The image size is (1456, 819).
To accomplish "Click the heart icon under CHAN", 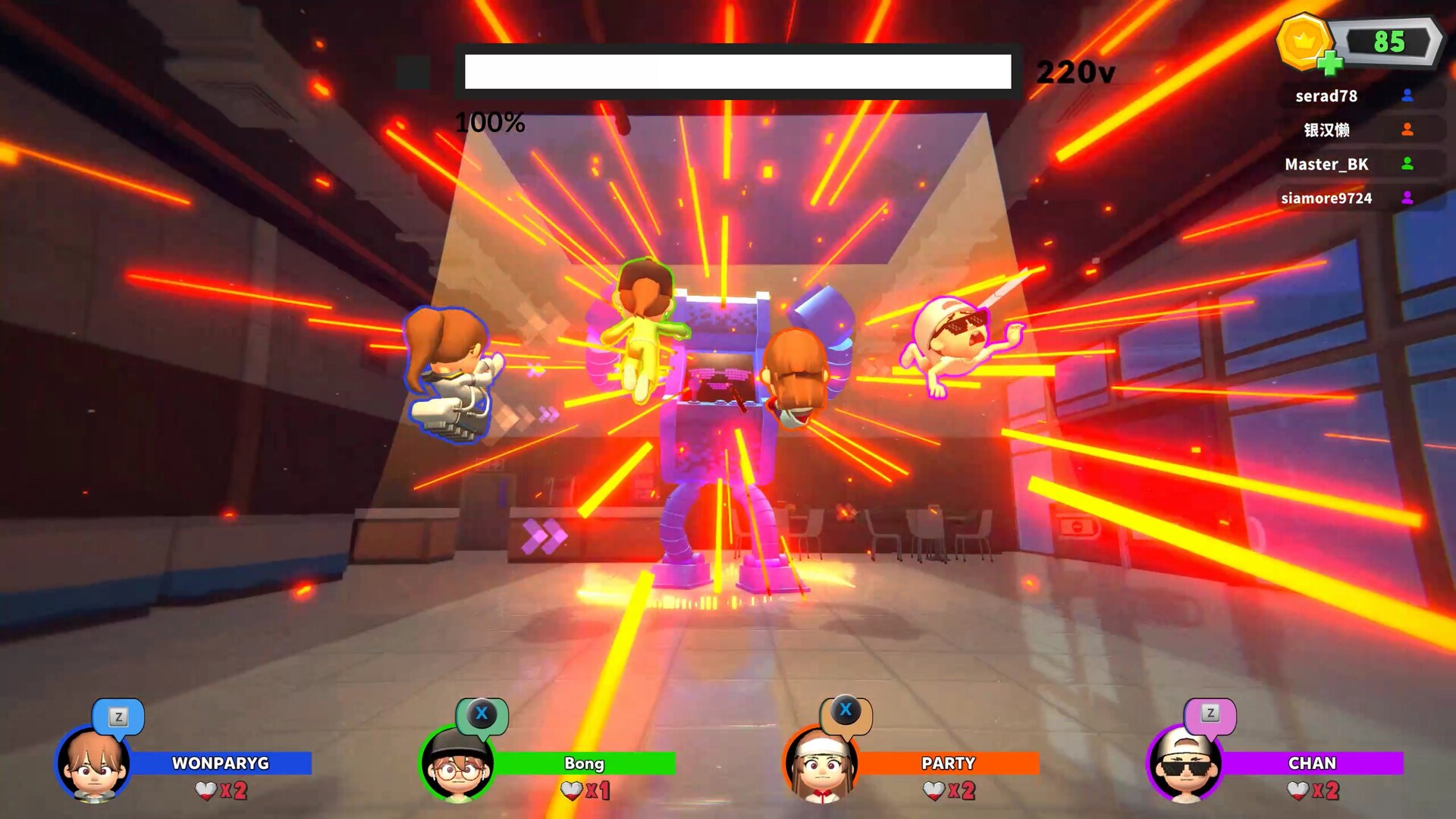I will [1299, 789].
